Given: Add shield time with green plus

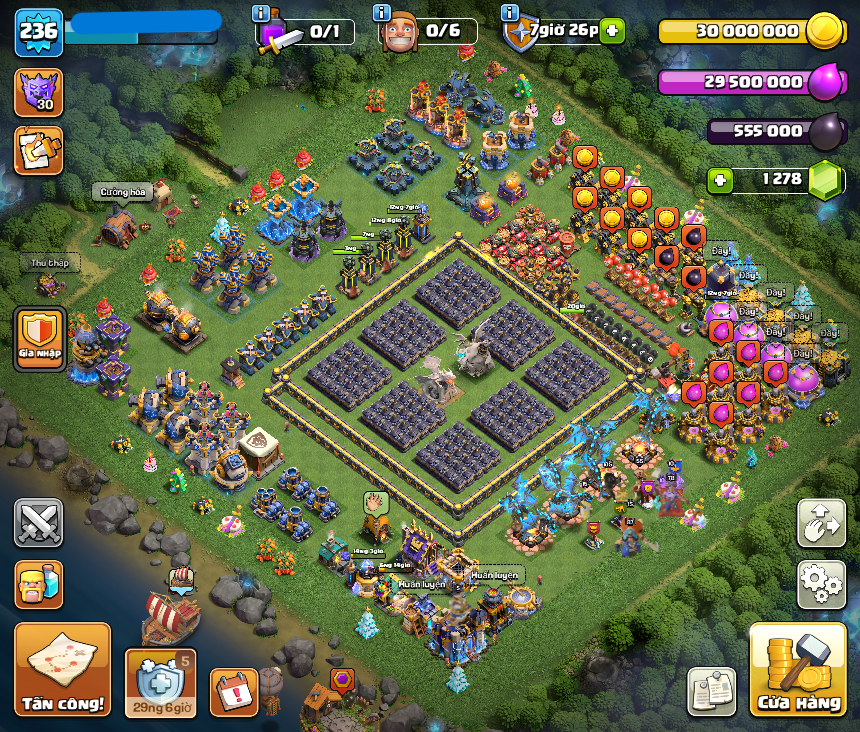Looking at the screenshot, I should (x=612, y=31).
